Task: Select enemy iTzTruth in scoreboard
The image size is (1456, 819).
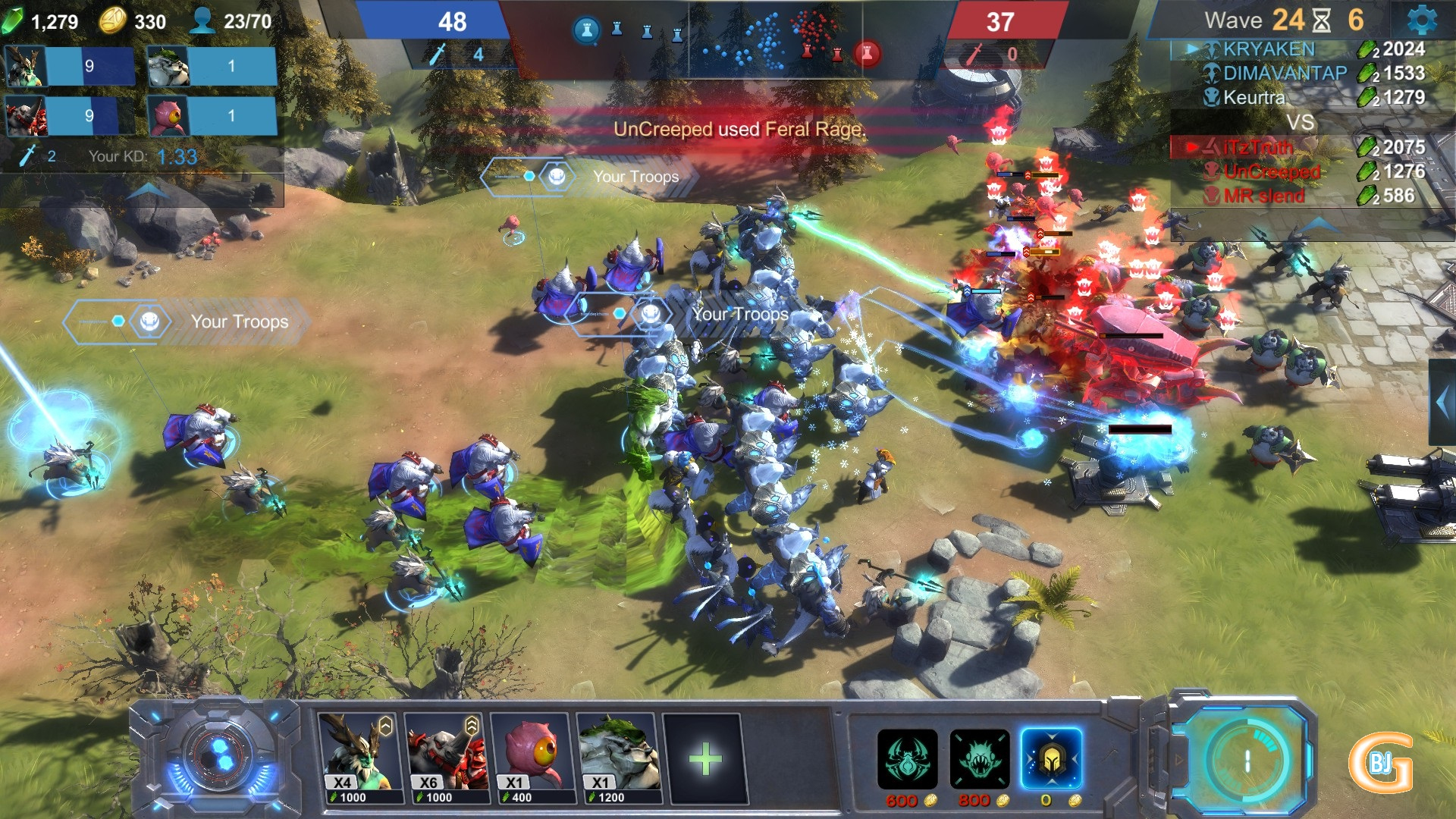Action: click(1258, 147)
